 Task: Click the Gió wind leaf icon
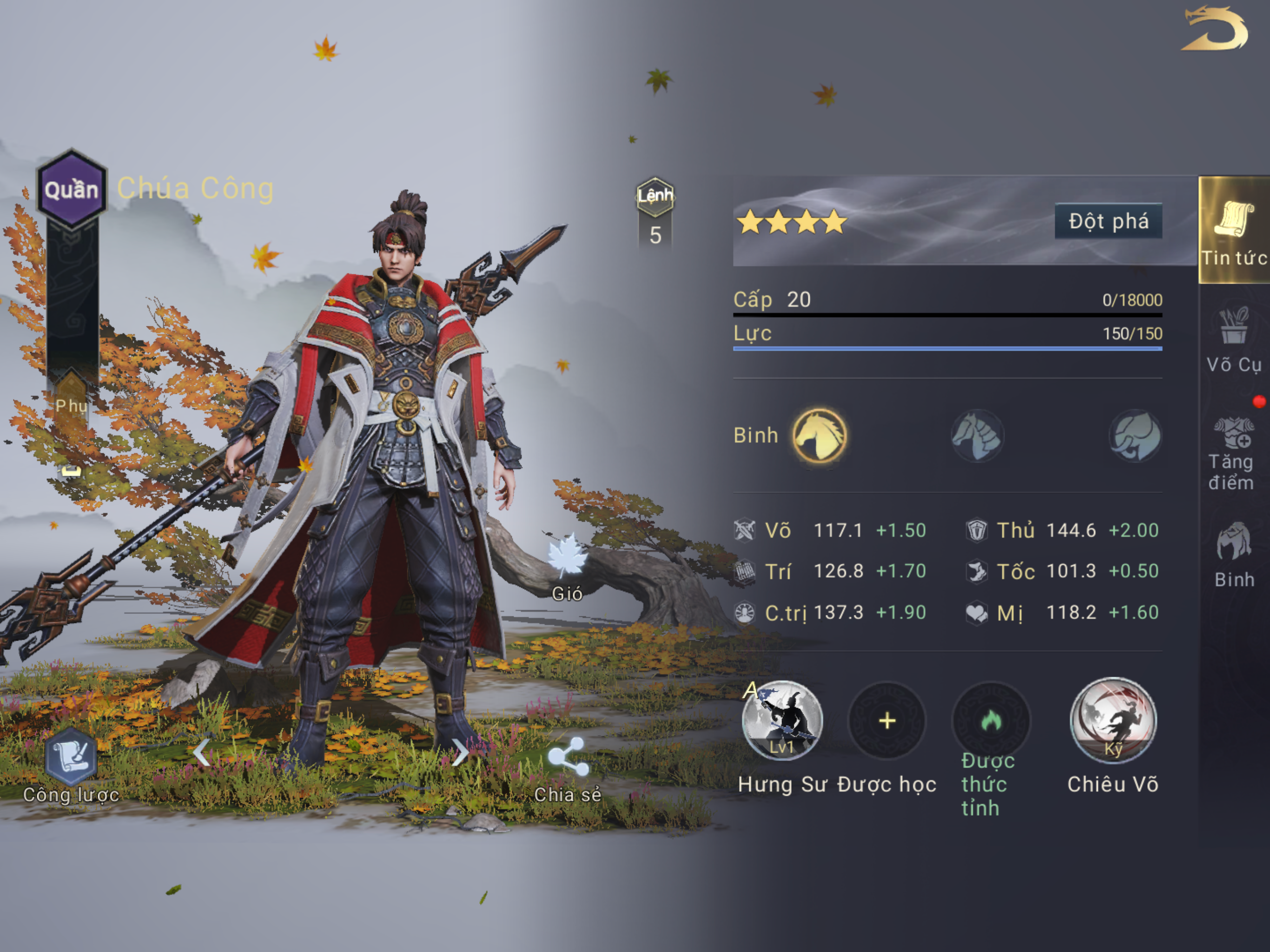click(567, 557)
